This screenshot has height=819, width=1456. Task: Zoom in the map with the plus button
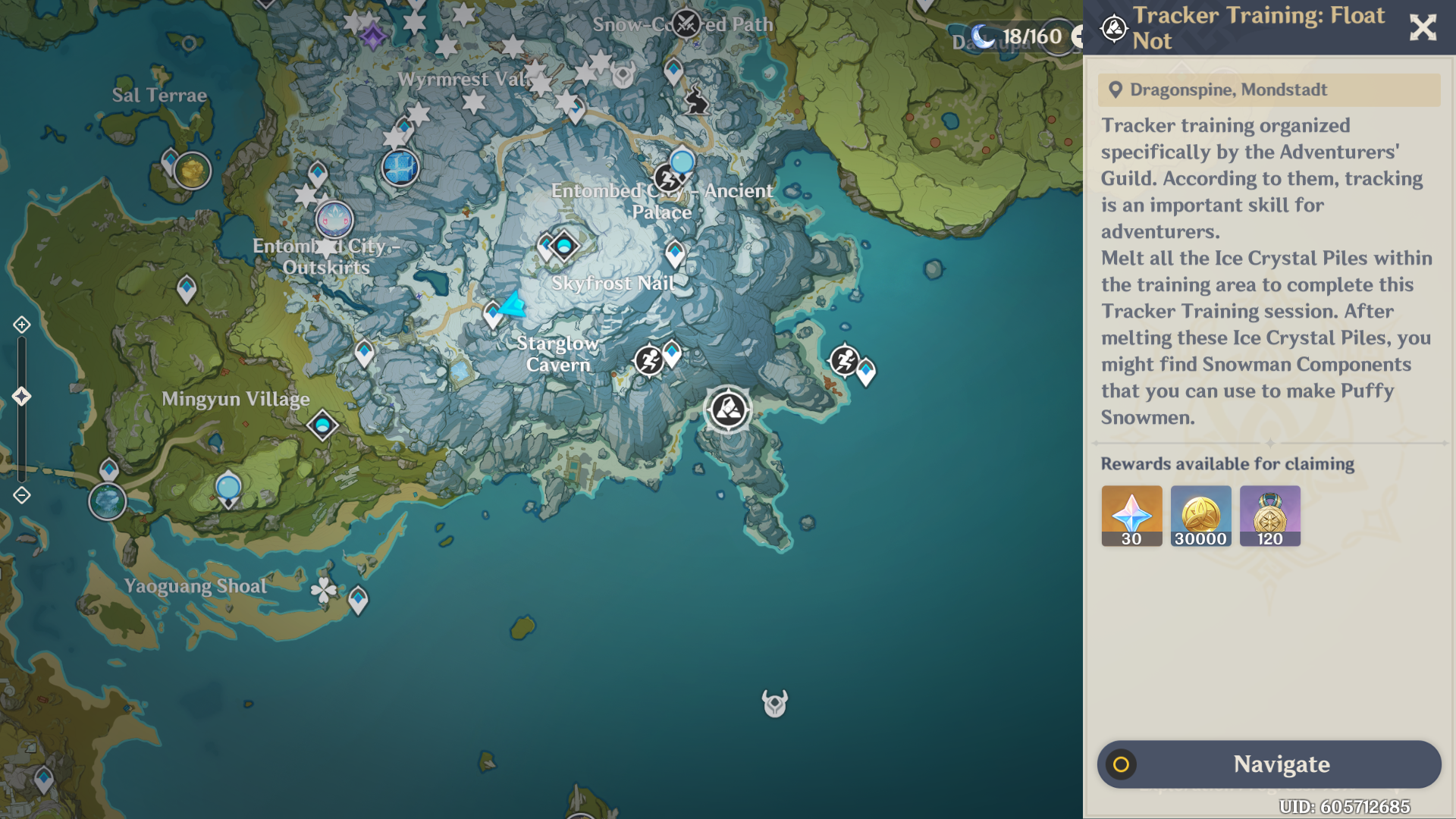click(21, 325)
